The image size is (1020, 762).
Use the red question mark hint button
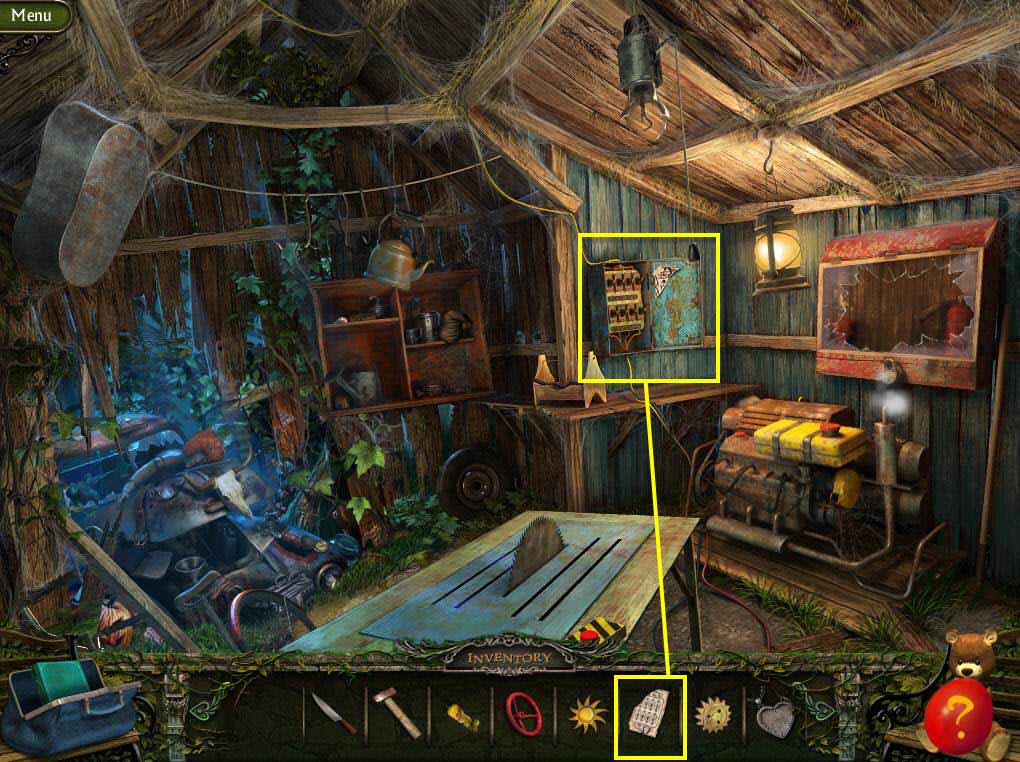[x=958, y=714]
